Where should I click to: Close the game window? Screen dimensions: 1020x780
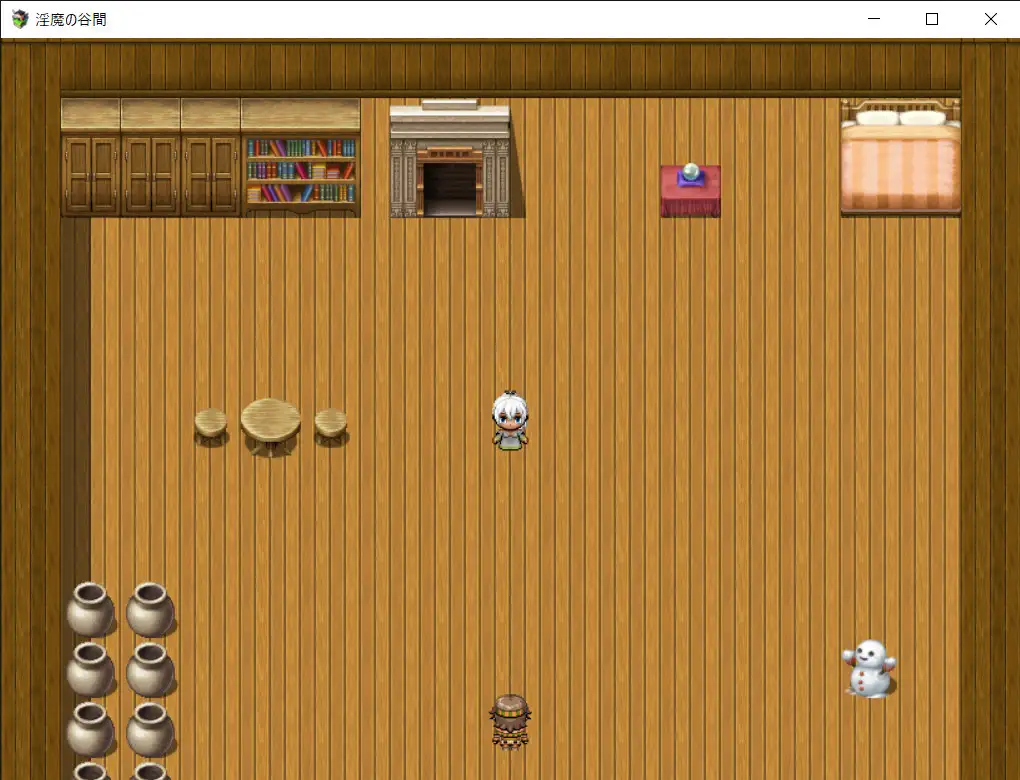(x=990, y=19)
